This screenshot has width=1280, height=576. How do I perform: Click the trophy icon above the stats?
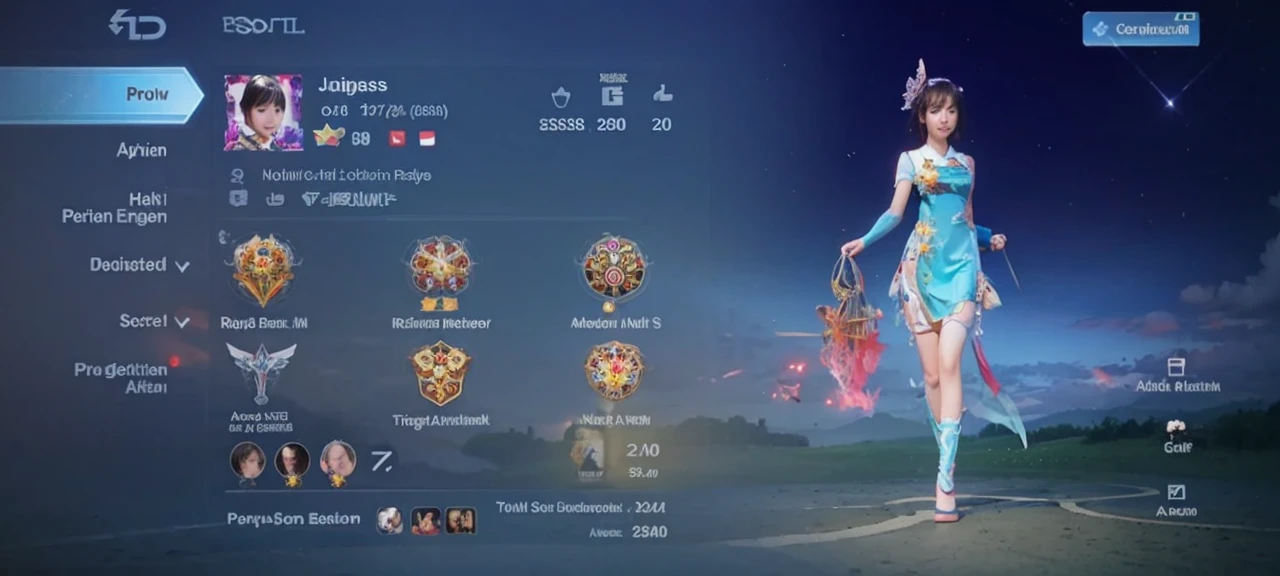[x=561, y=97]
